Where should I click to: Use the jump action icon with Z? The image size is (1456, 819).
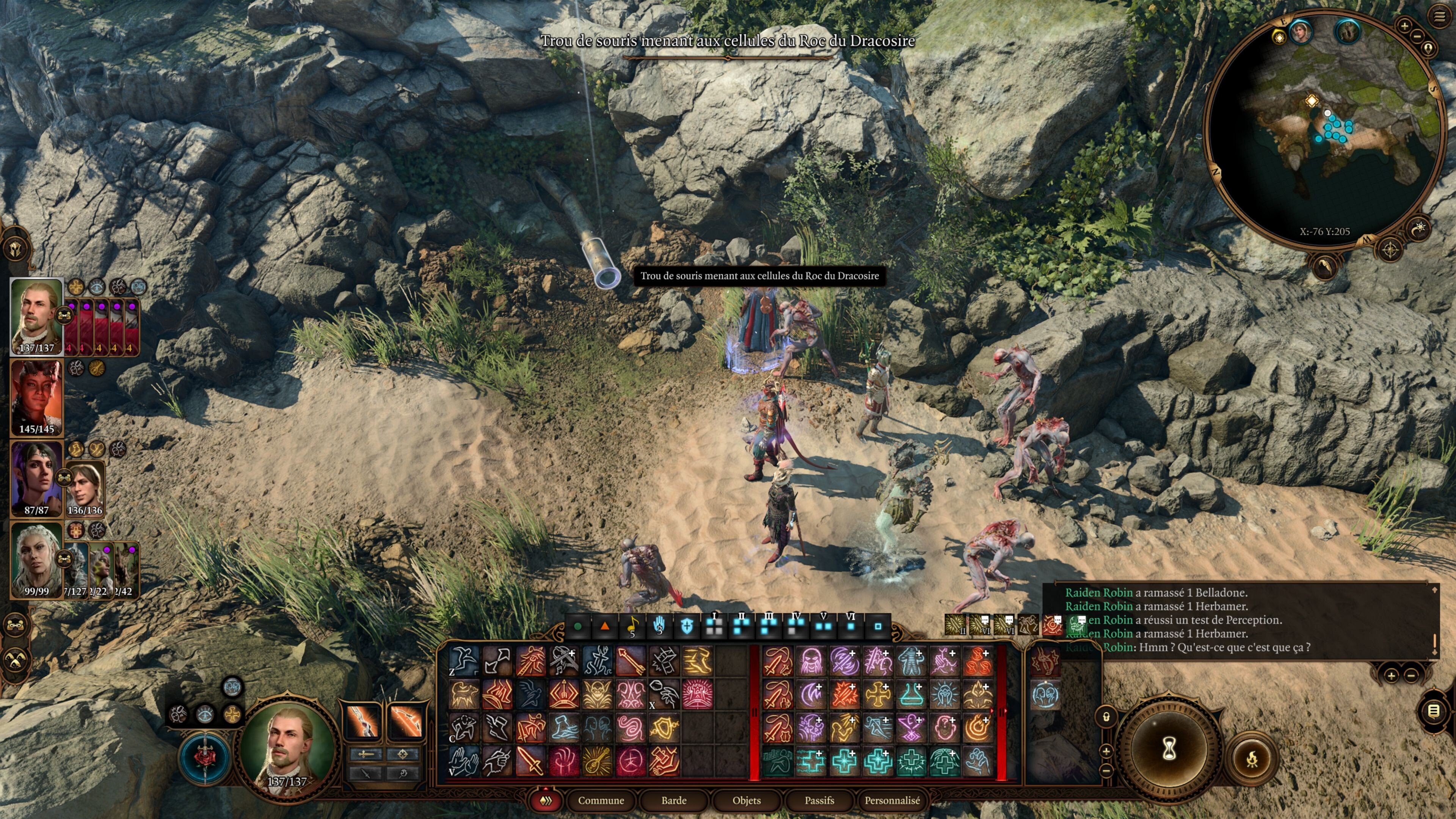coord(463,660)
